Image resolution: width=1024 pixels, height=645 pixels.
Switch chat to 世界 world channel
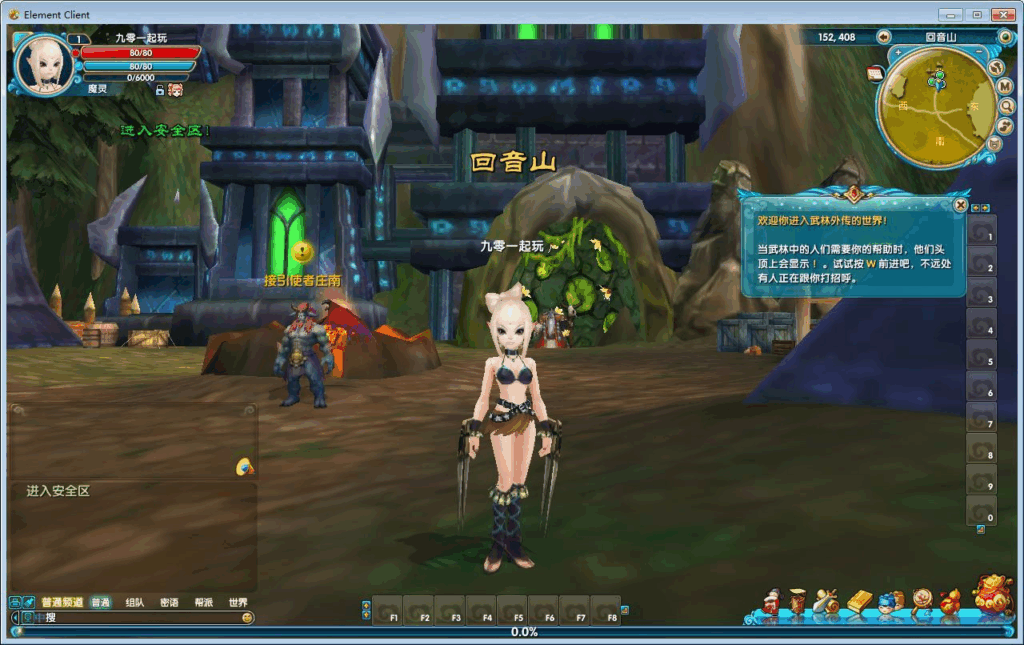238,603
